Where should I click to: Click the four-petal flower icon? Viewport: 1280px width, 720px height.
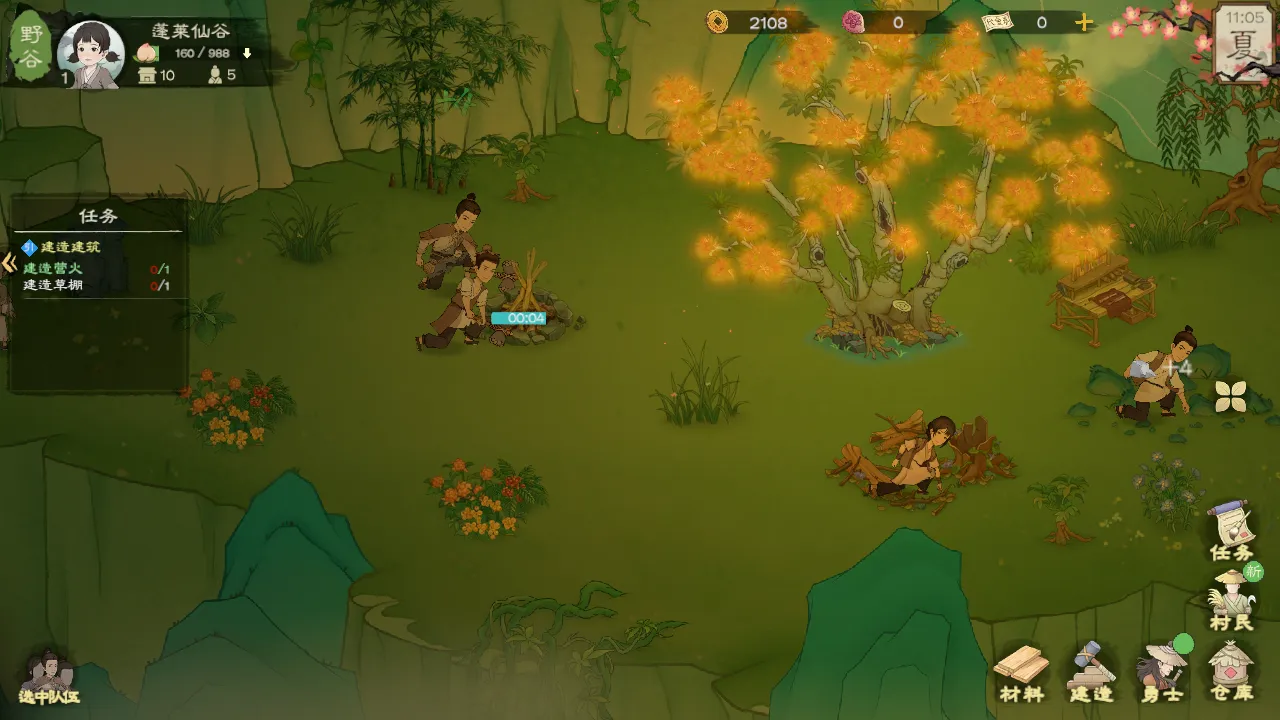tap(1231, 396)
